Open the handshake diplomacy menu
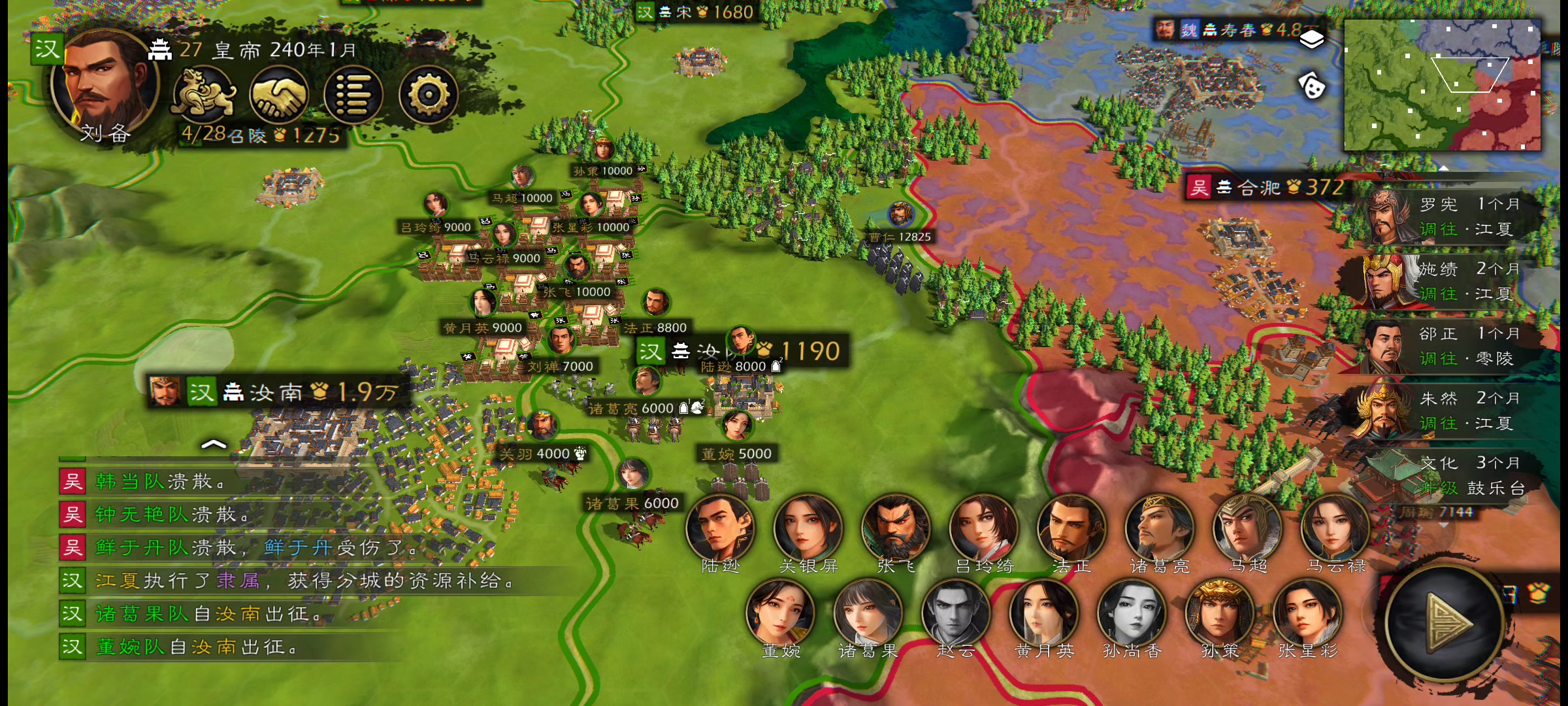The image size is (1568, 706). coord(279,96)
